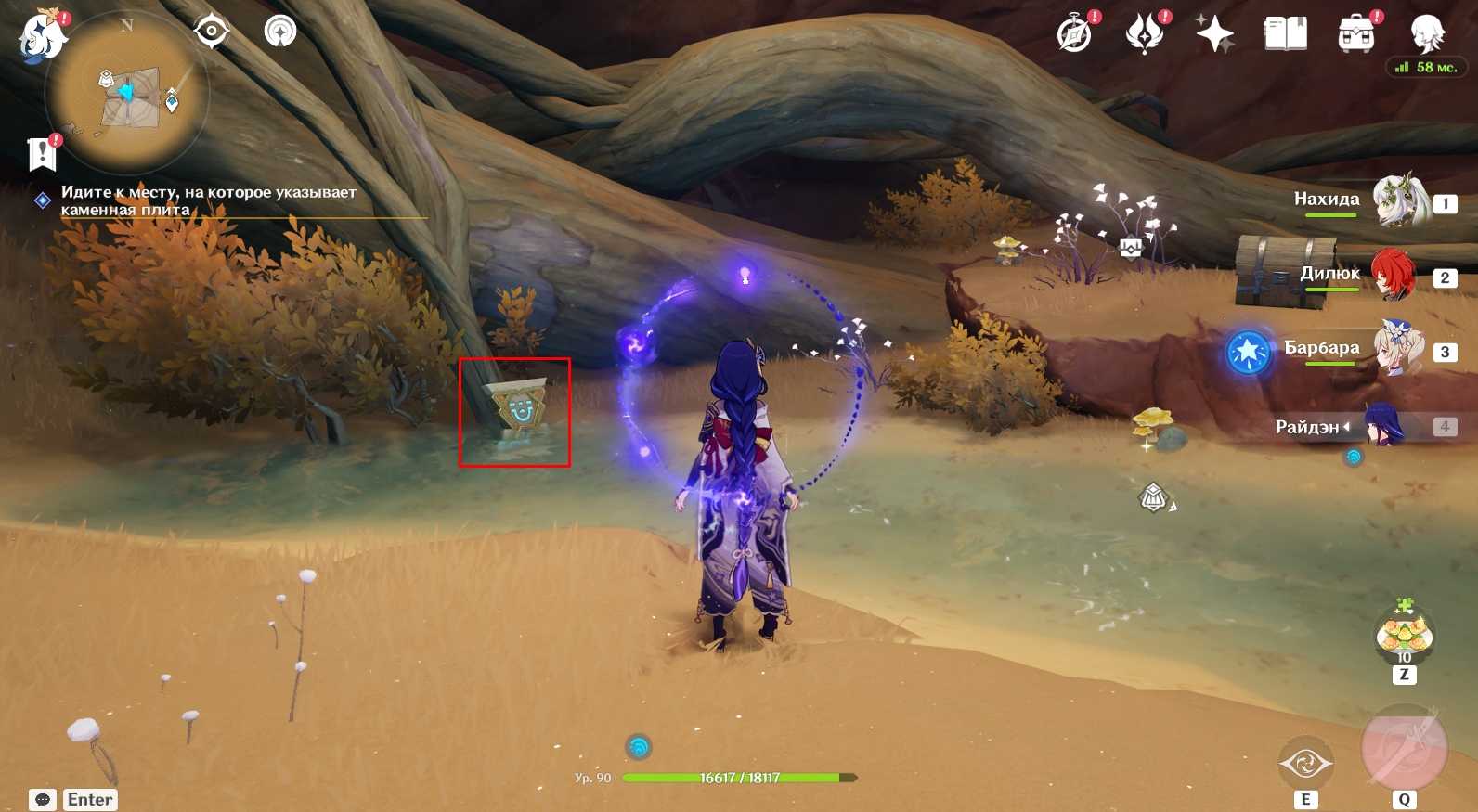Trigger the elemental burst sword icon
The image size is (1478, 812).
pos(1403,747)
